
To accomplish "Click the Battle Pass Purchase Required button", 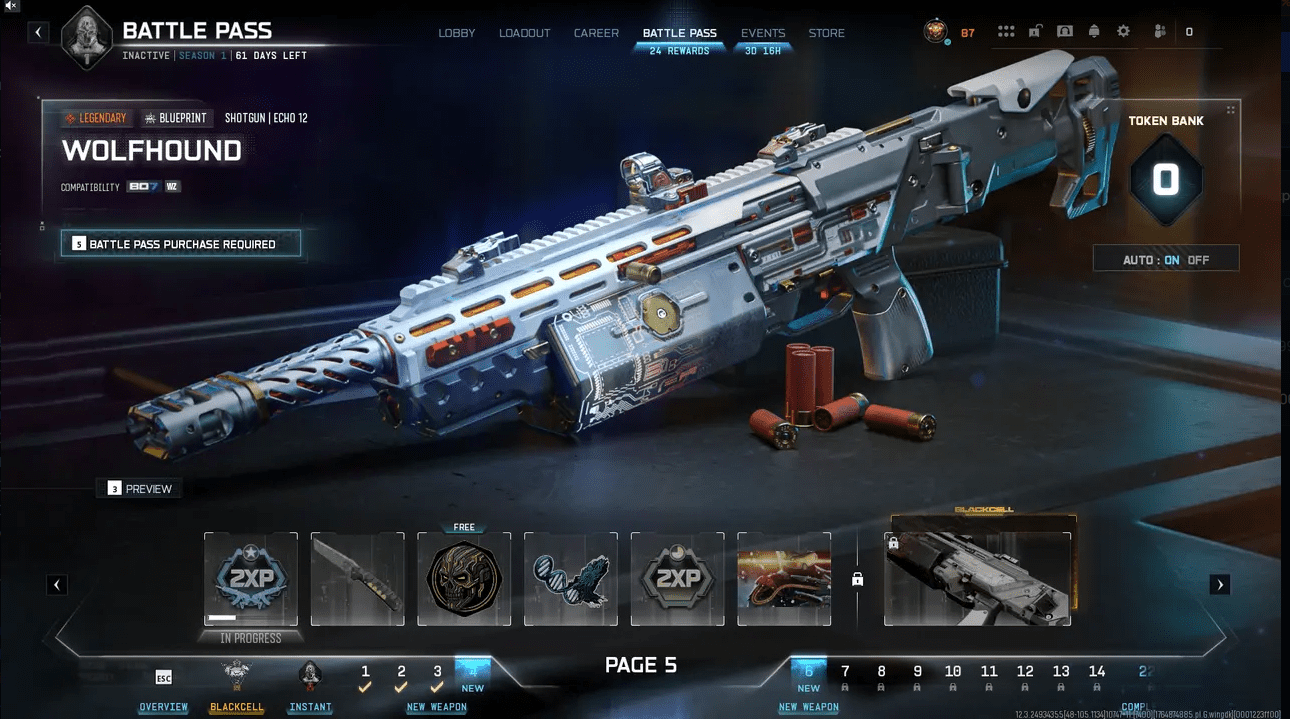I will point(181,244).
